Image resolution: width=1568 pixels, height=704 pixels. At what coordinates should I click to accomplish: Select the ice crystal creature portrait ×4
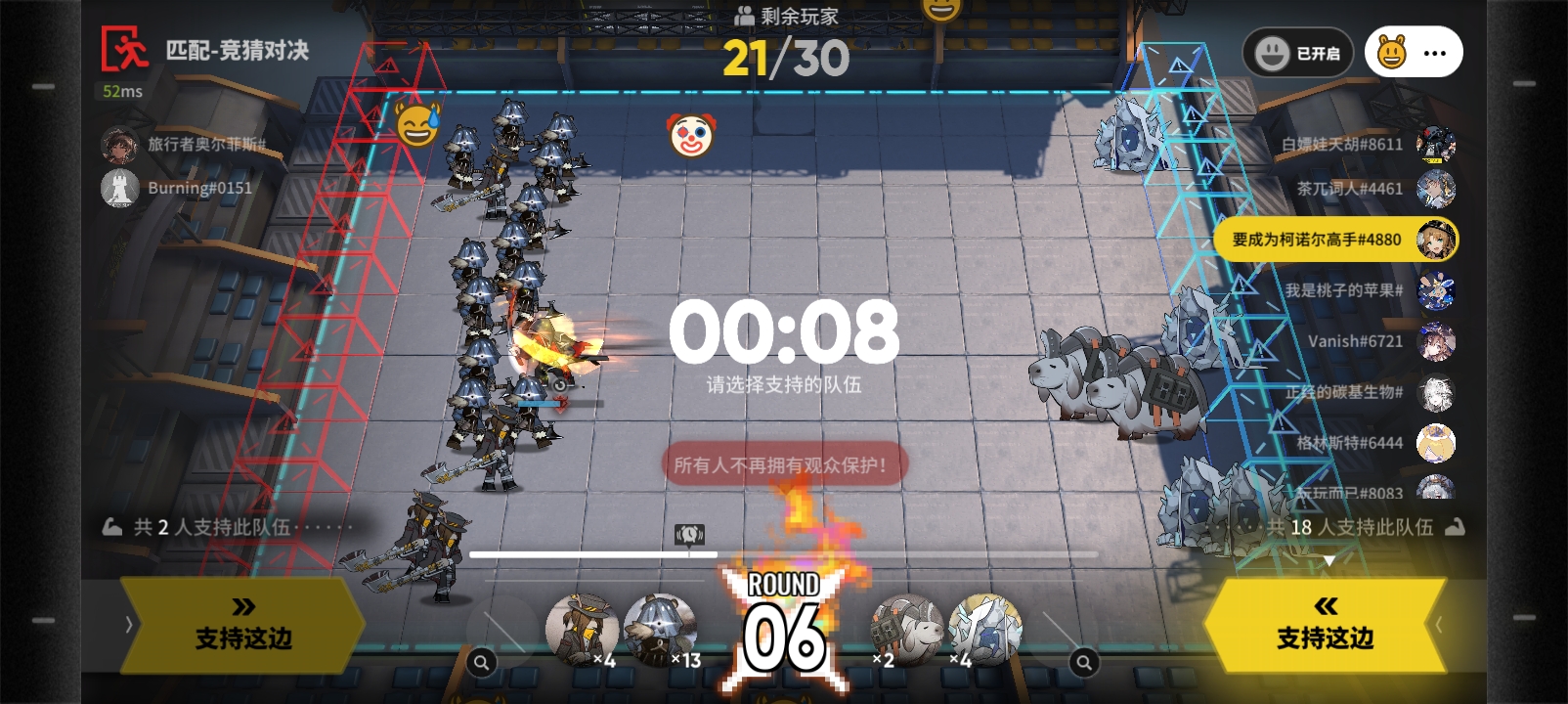[x=984, y=629]
